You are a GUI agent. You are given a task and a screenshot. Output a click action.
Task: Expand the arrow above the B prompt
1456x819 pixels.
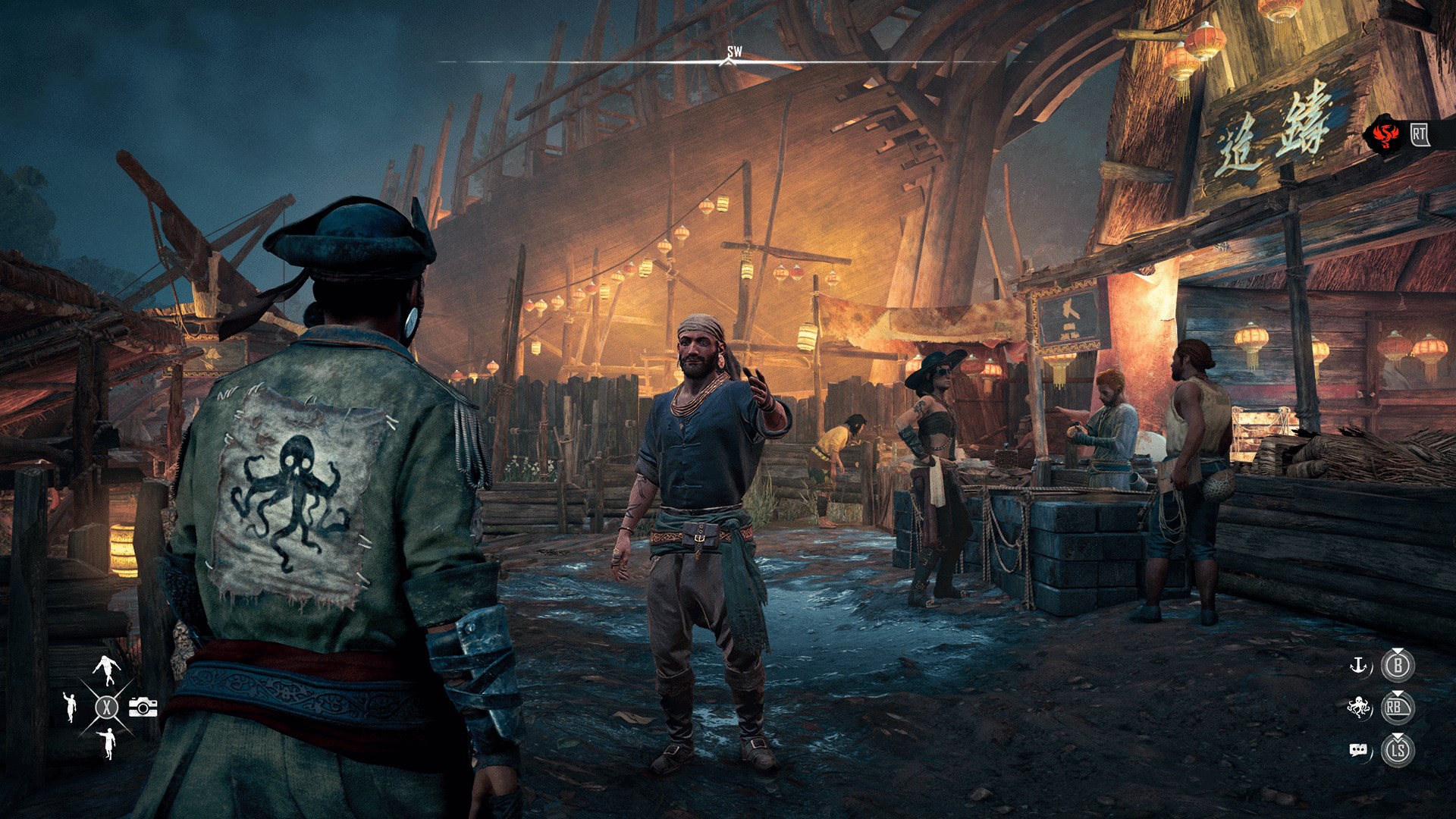click(x=1398, y=651)
